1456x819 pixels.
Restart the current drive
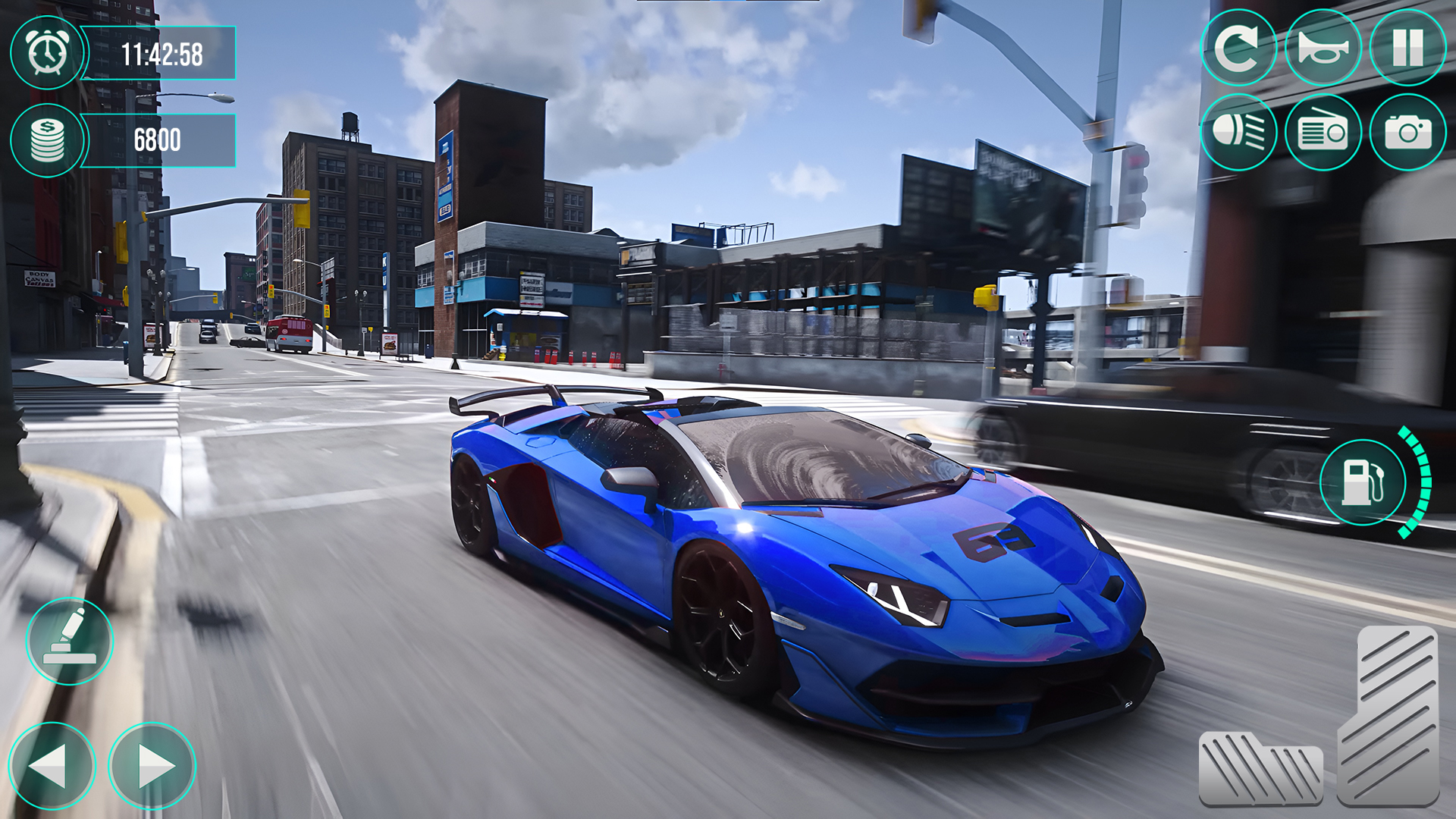click(1240, 49)
